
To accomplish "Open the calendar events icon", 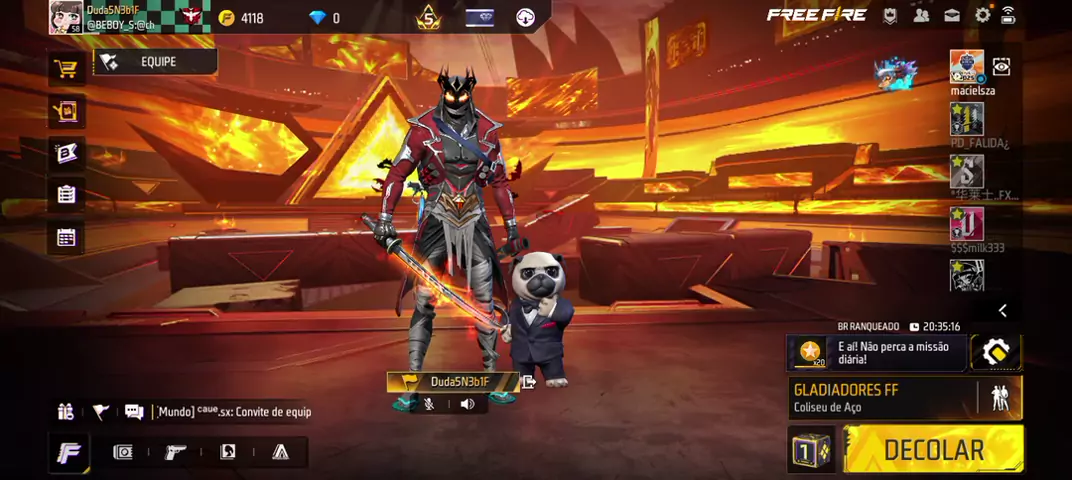I will point(66,237).
